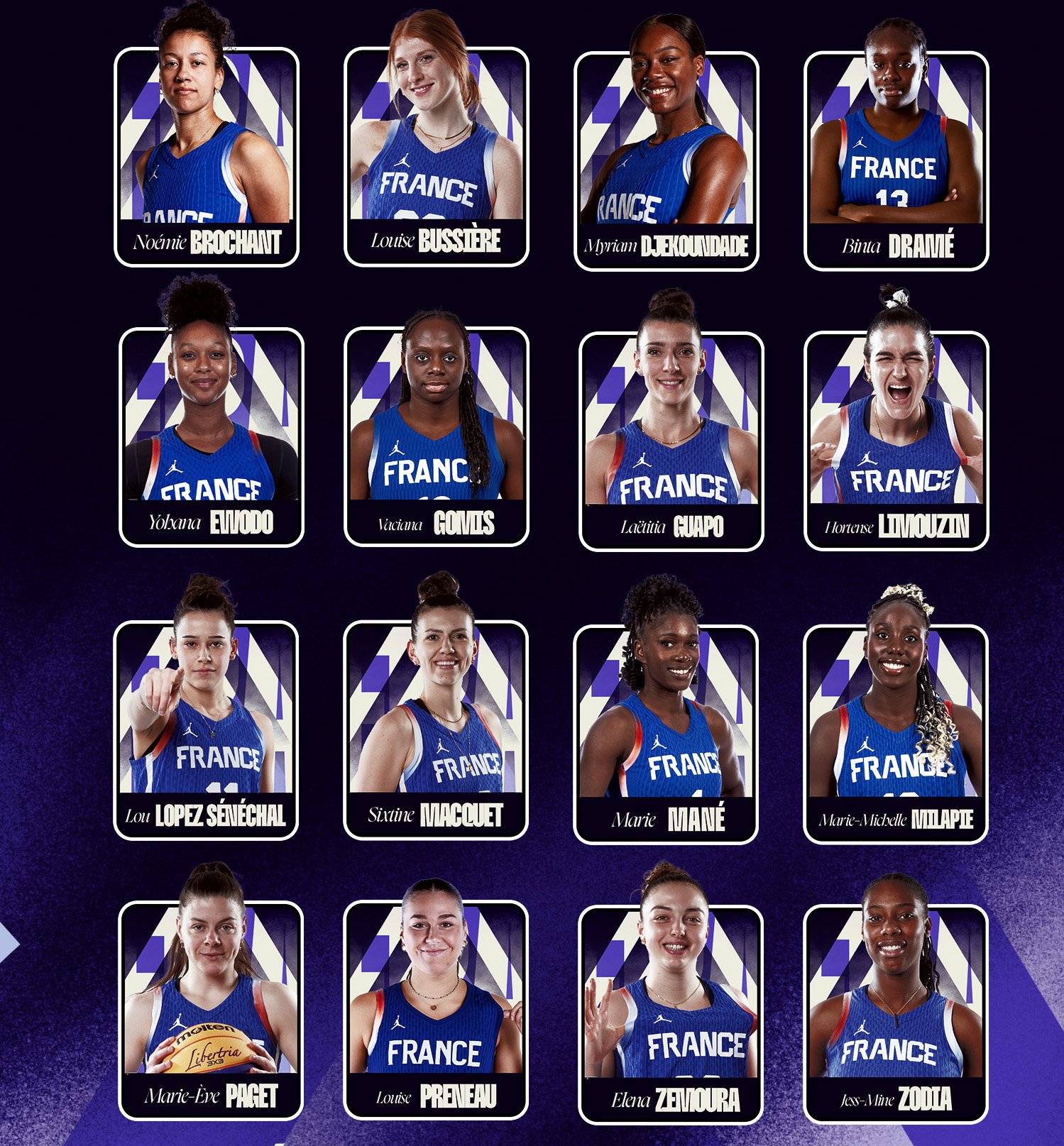Select the Elena Zemoura card

tap(671, 1015)
